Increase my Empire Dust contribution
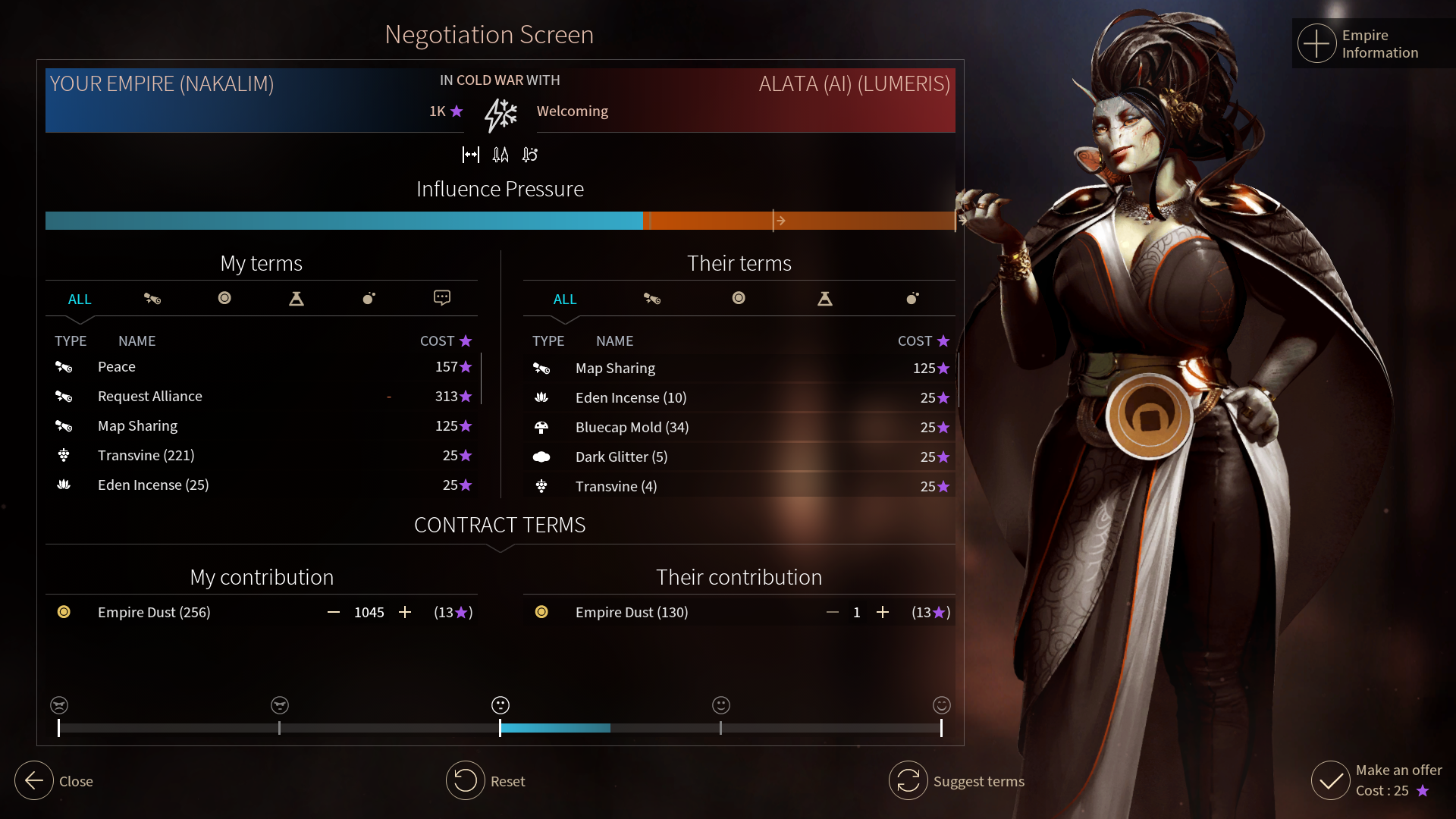 point(405,612)
